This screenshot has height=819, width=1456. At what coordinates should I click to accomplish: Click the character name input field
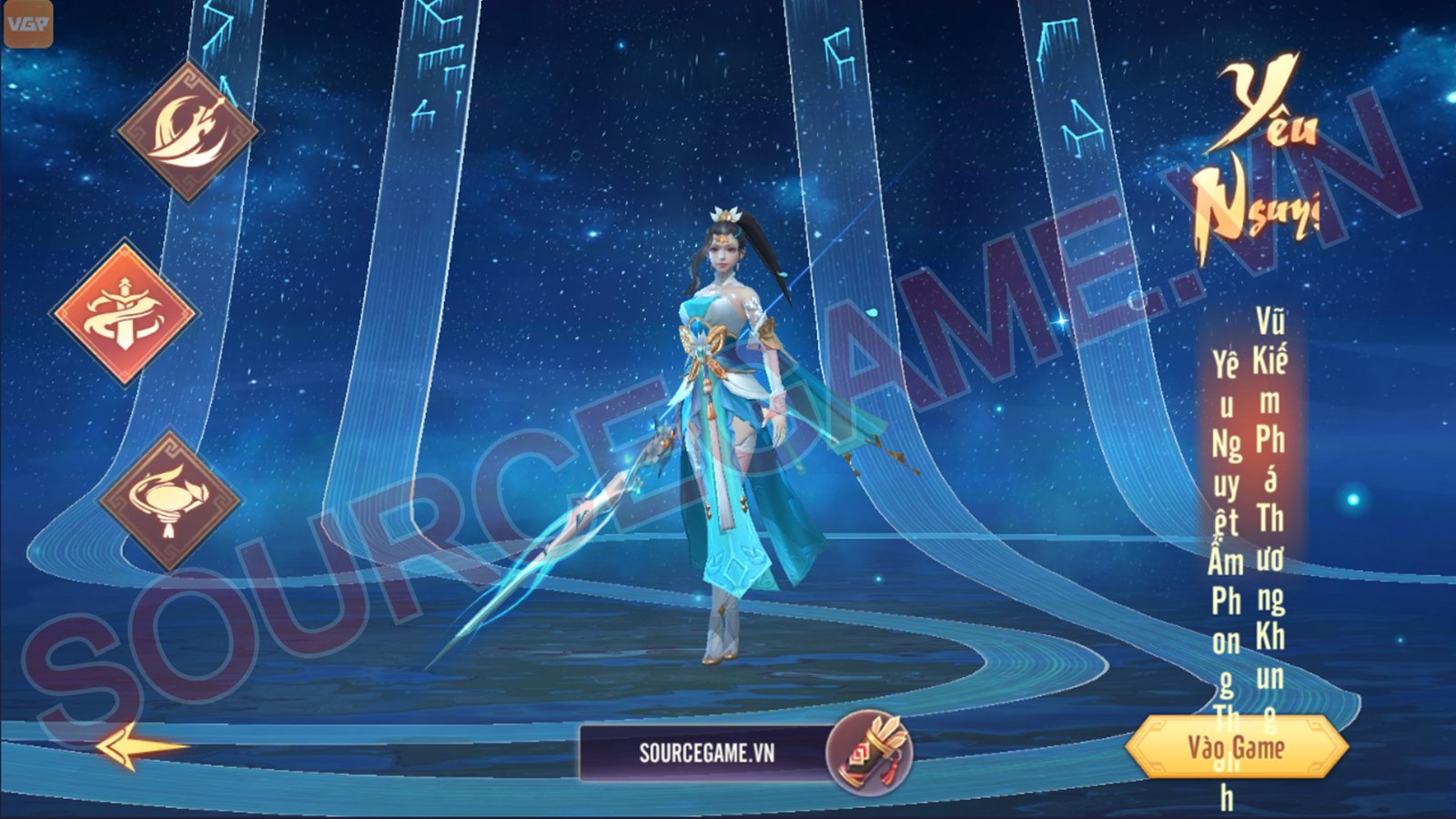pyautogui.click(x=705, y=753)
